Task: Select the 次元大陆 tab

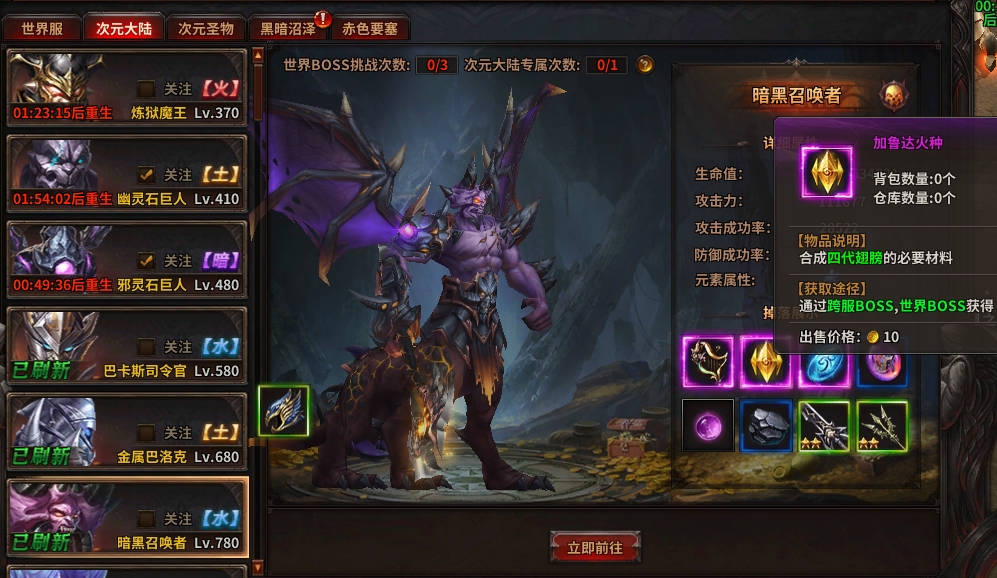Action: [x=124, y=29]
